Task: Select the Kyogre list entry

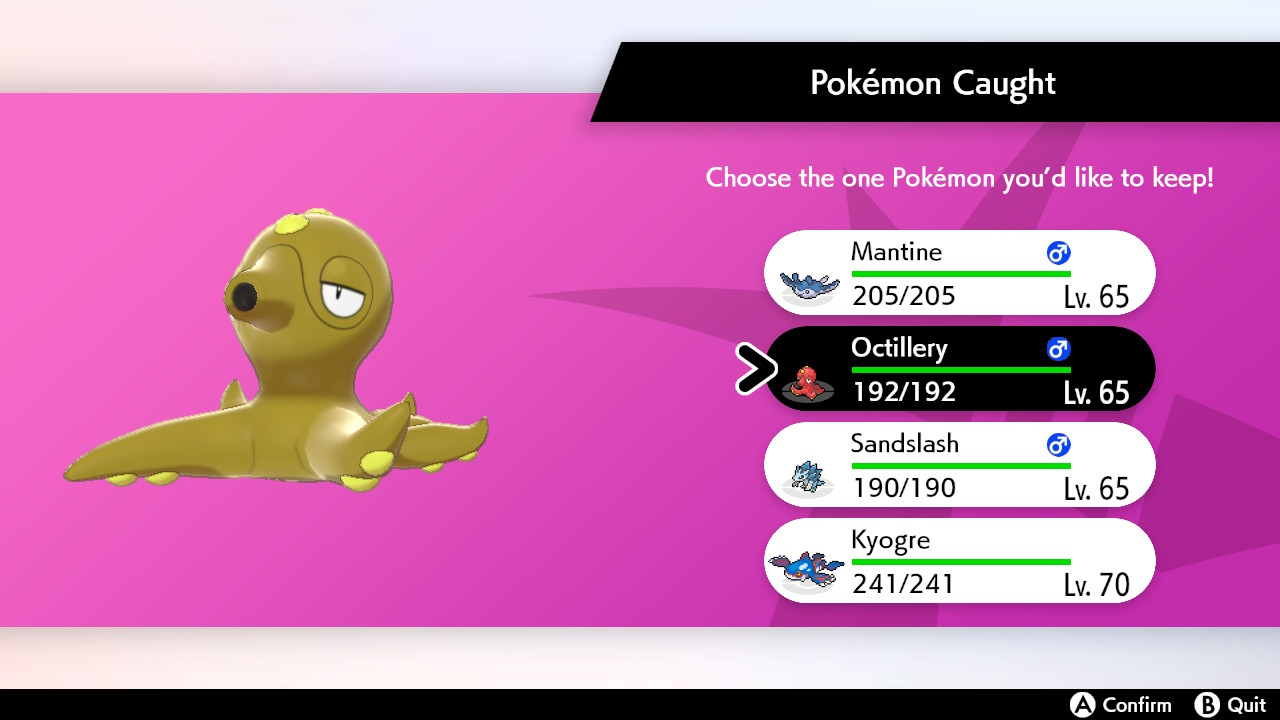Action: [x=959, y=561]
